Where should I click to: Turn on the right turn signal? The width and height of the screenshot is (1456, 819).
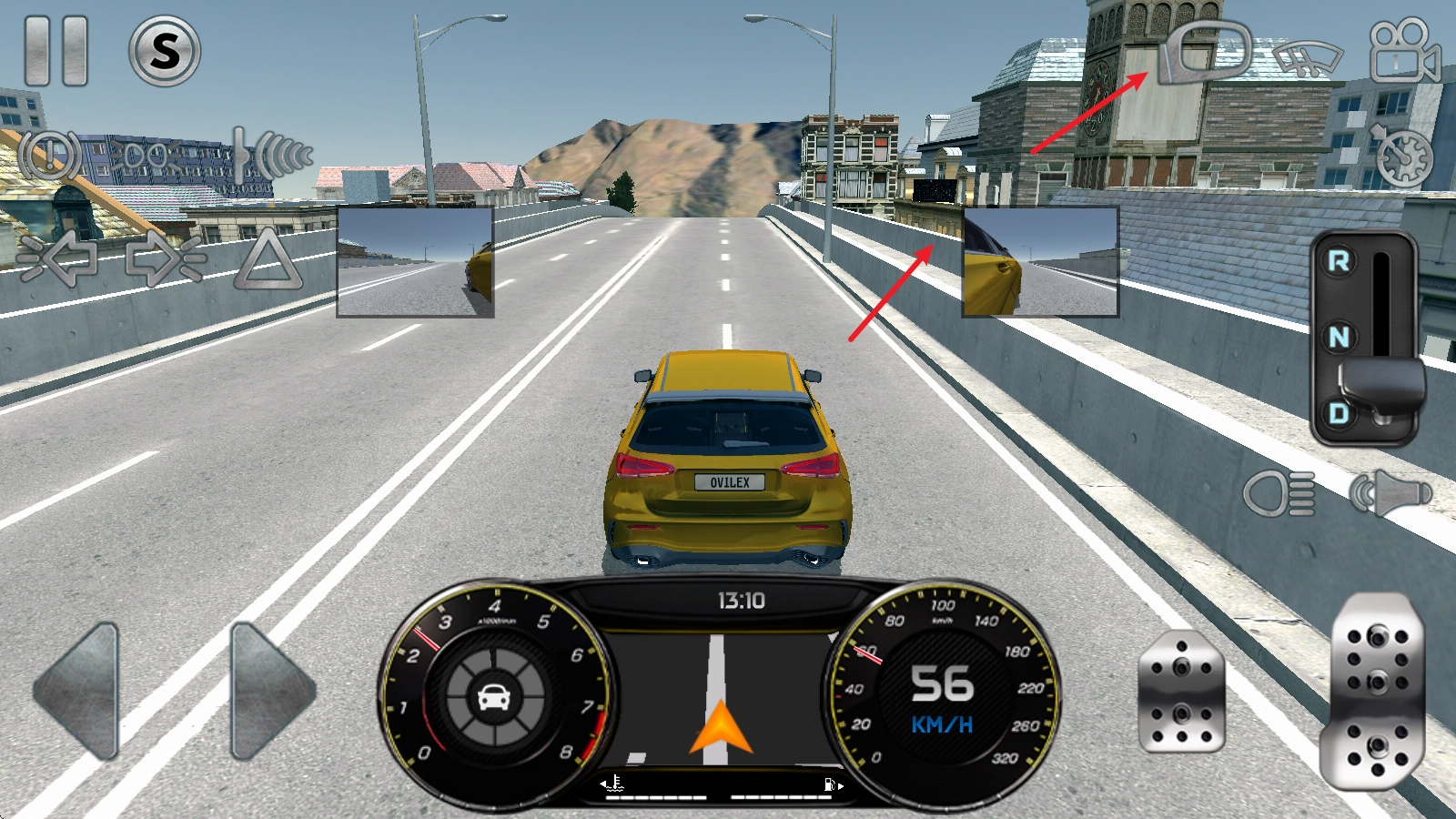click(164, 259)
